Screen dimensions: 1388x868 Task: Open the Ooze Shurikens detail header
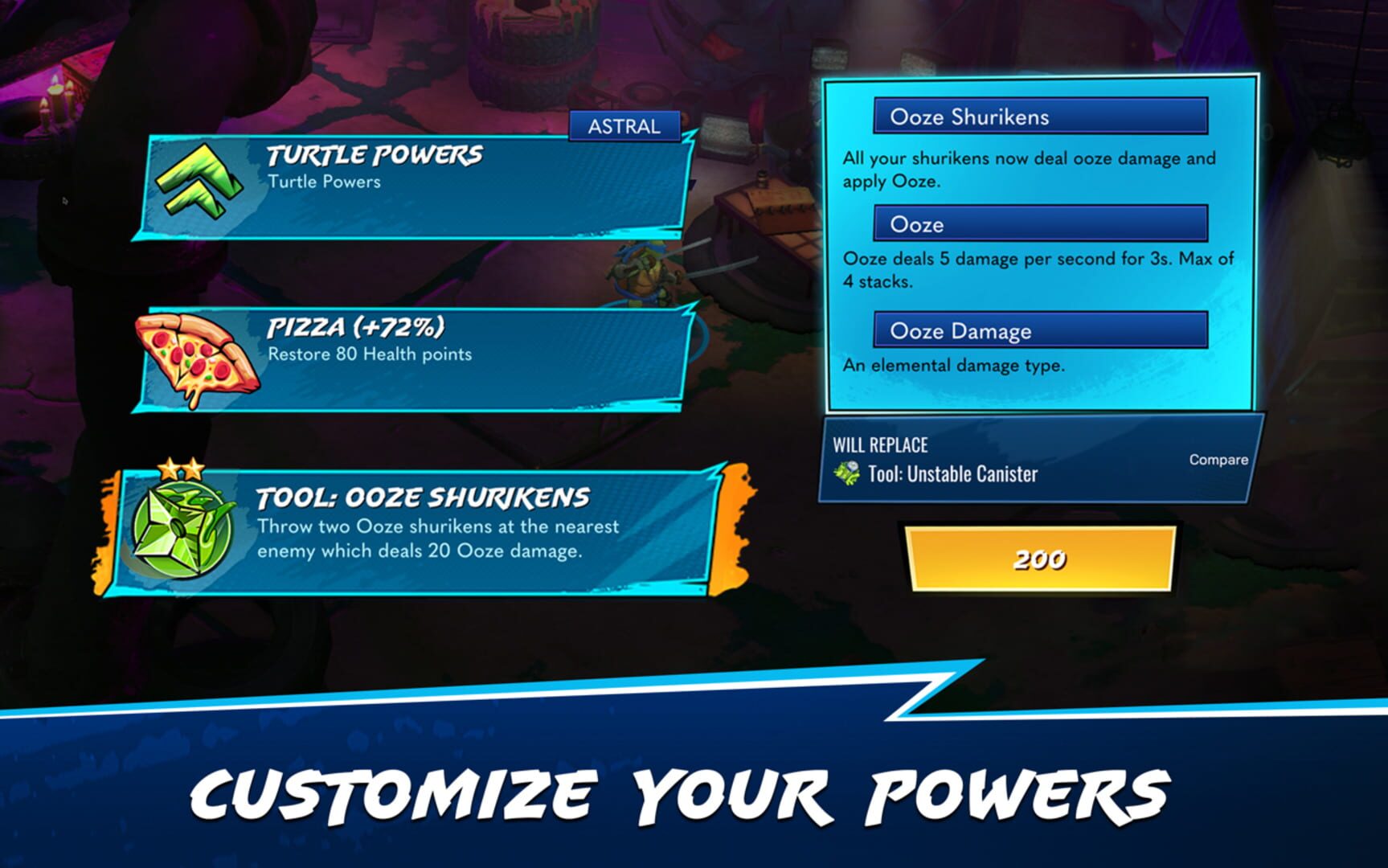point(1041,117)
